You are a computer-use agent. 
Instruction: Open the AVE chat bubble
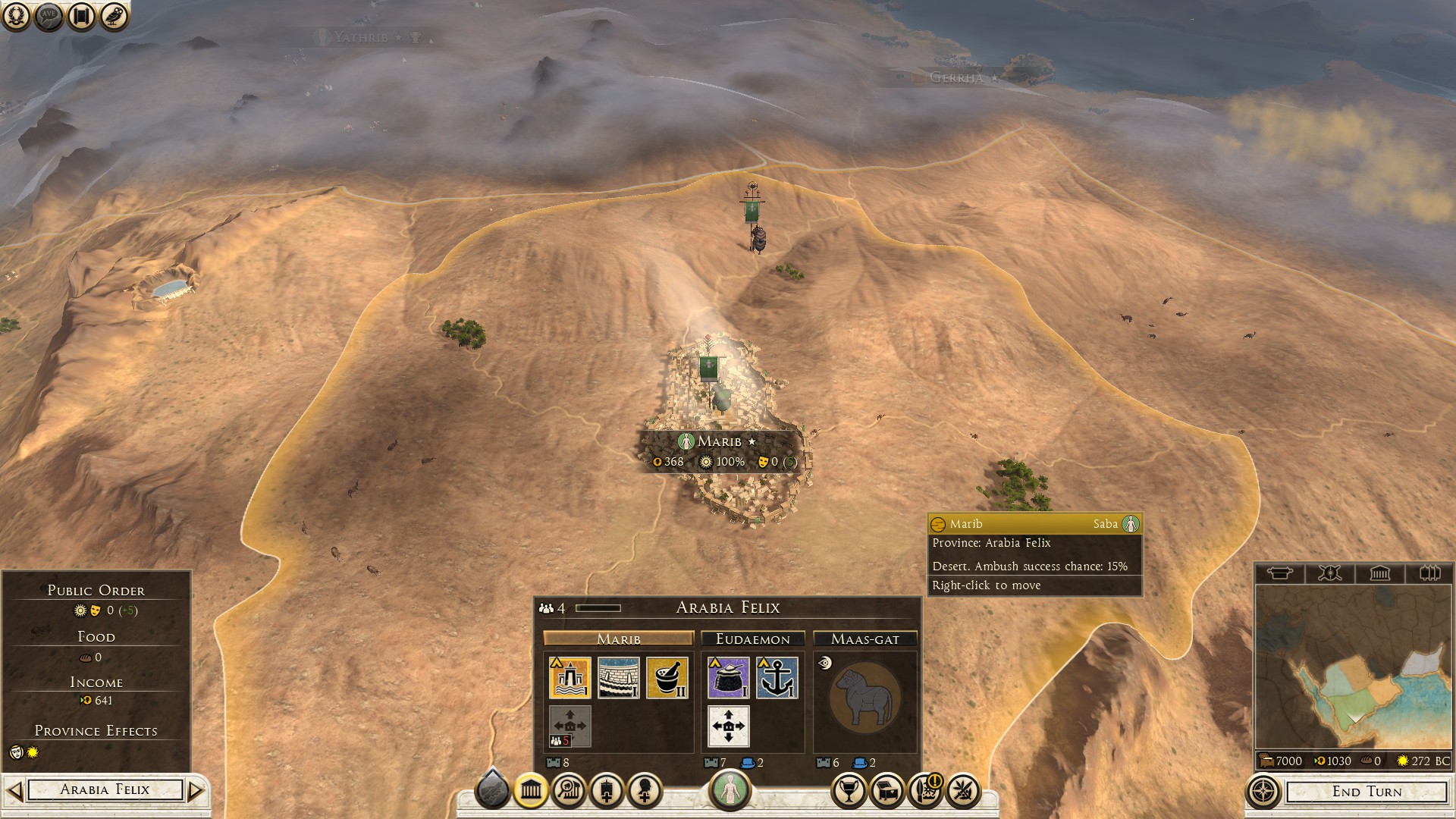(49, 16)
